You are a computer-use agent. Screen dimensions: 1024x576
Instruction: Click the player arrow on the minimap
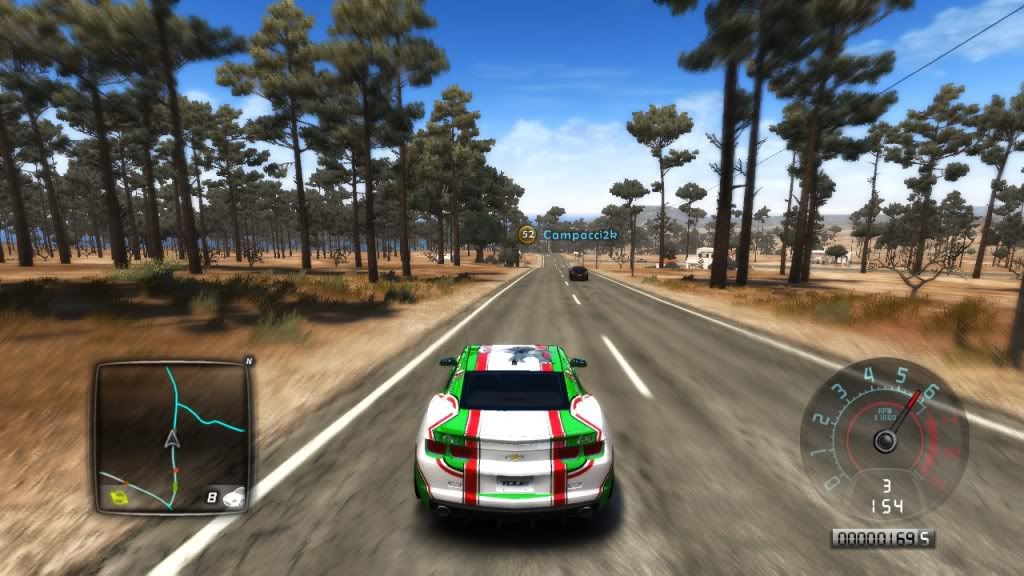pyautogui.click(x=172, y=439)
